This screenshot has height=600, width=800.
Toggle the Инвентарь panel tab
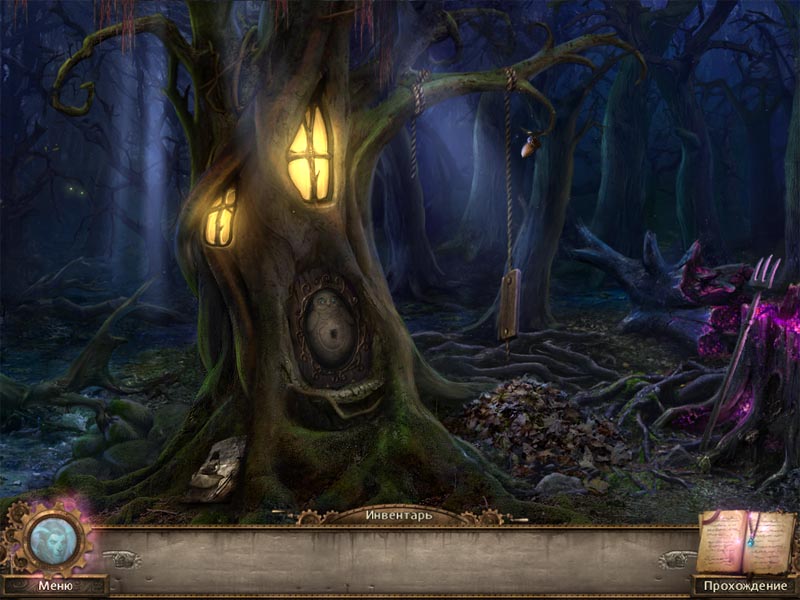click(398, 516)
